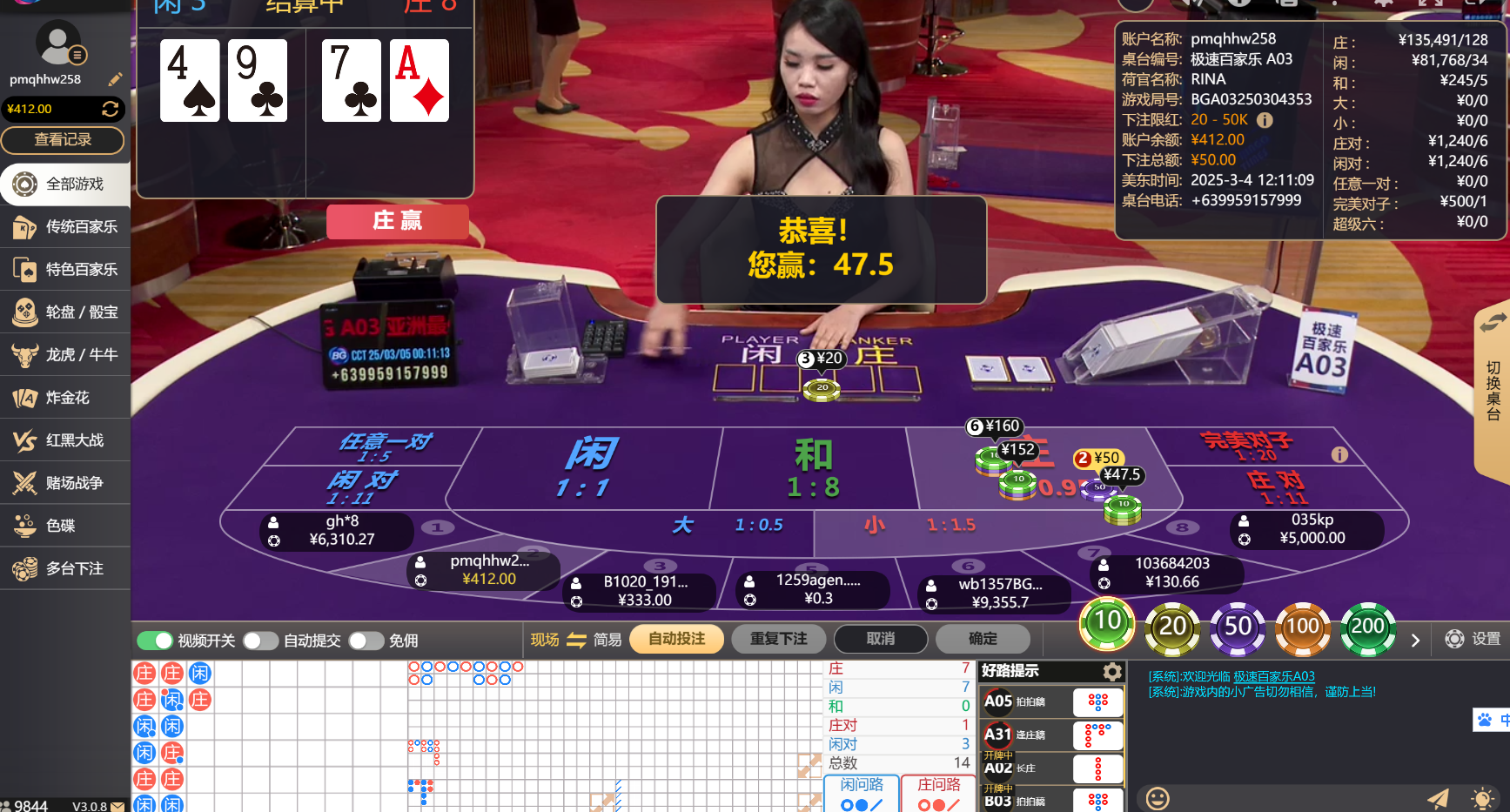Open the 好路提示 panel settings gear

point(1111,672)
